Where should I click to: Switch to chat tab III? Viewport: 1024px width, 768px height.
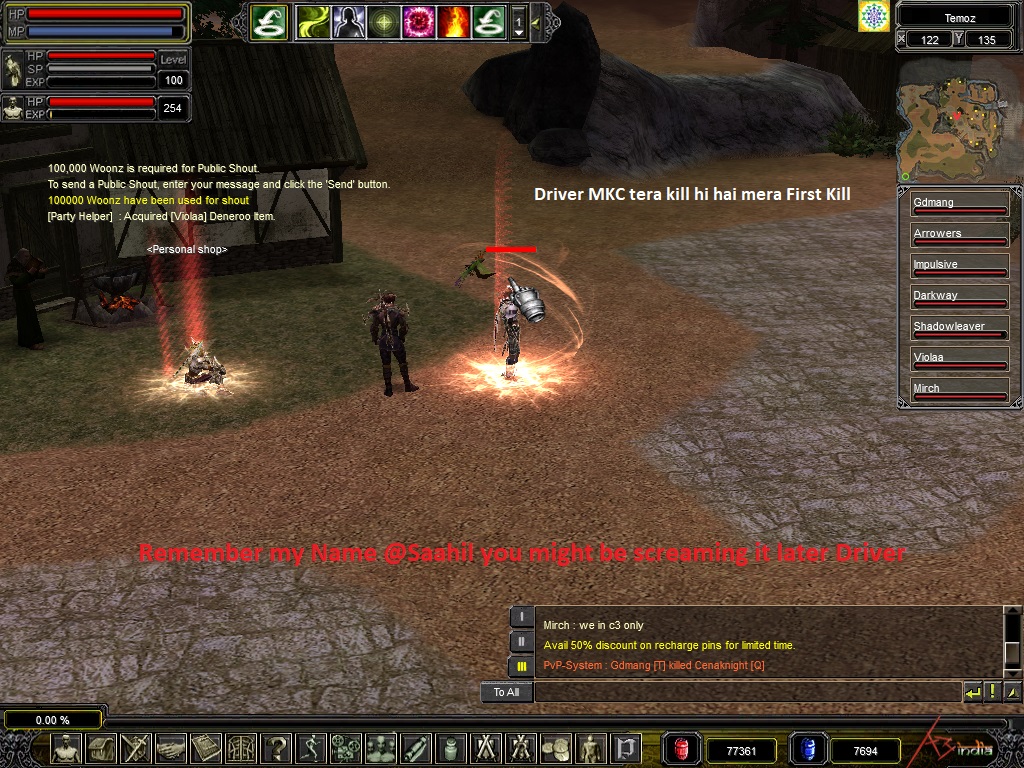521,665
